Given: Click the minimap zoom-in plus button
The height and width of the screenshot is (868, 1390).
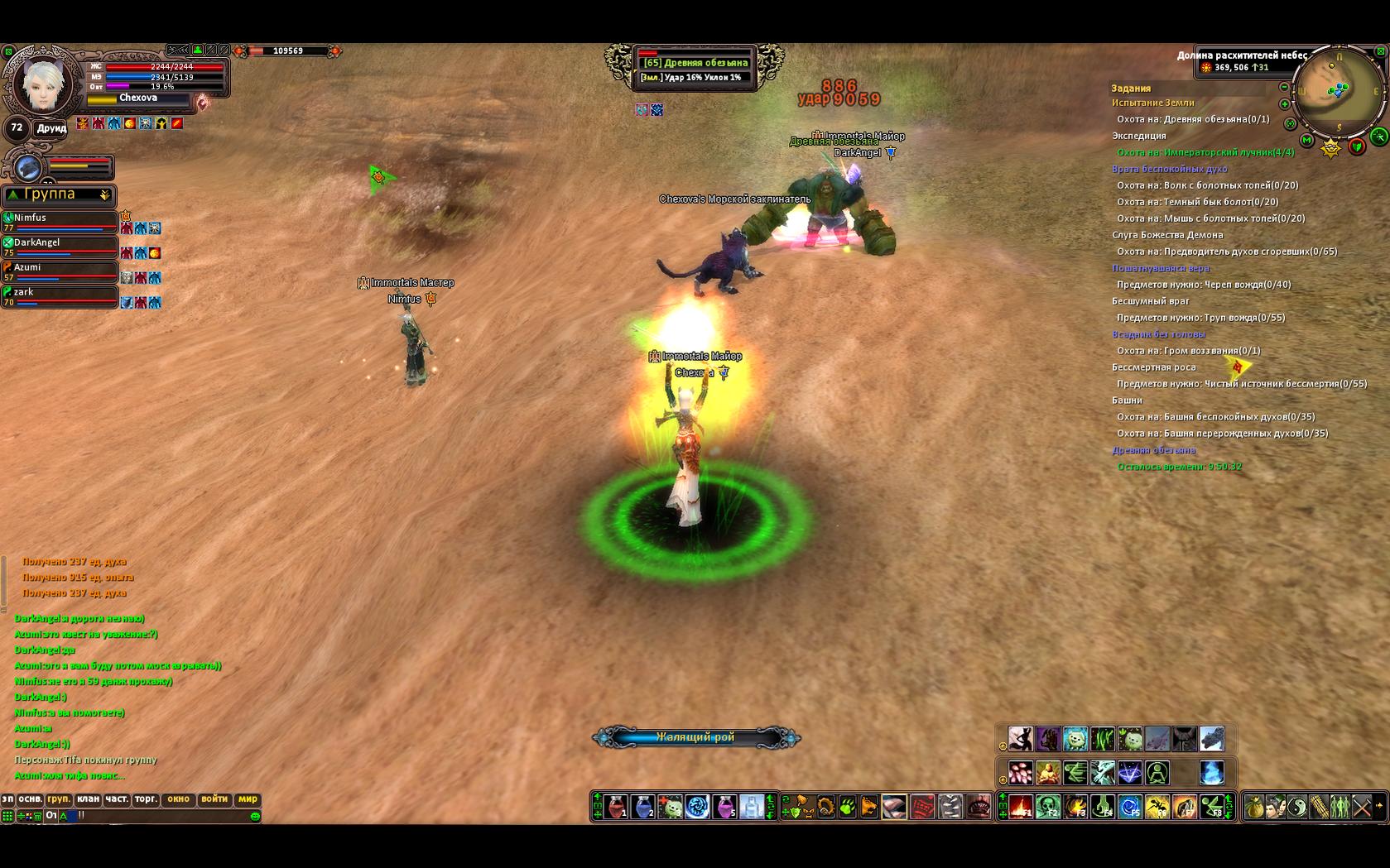Looking at the screenshot, I should click(x=1284, y=104).
